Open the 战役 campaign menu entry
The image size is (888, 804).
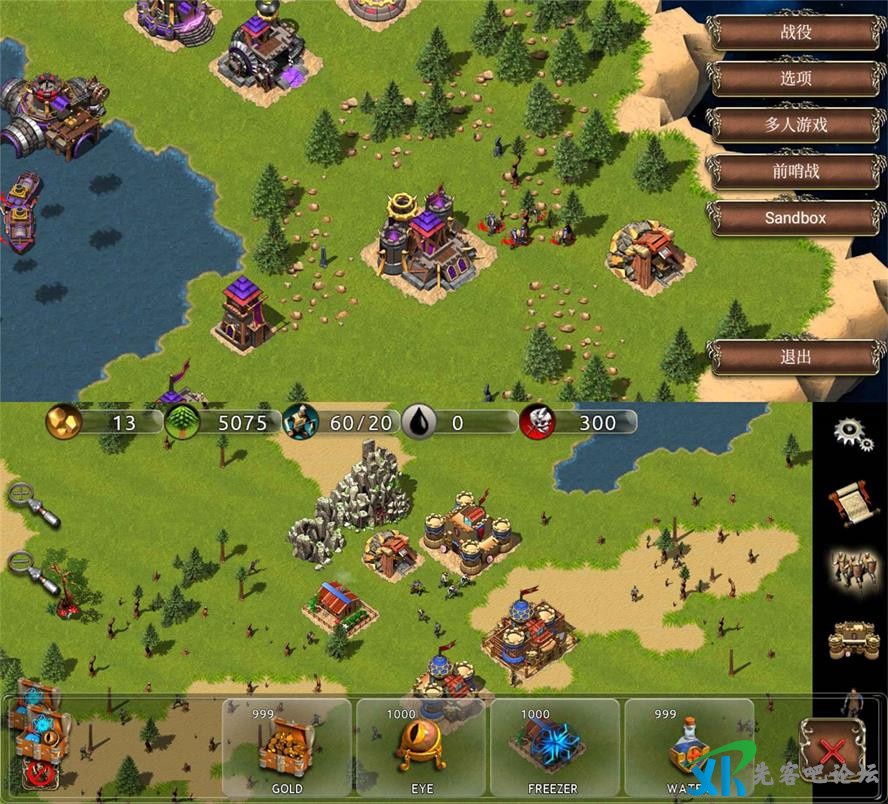pyautogui.click(x=796, y=32)
